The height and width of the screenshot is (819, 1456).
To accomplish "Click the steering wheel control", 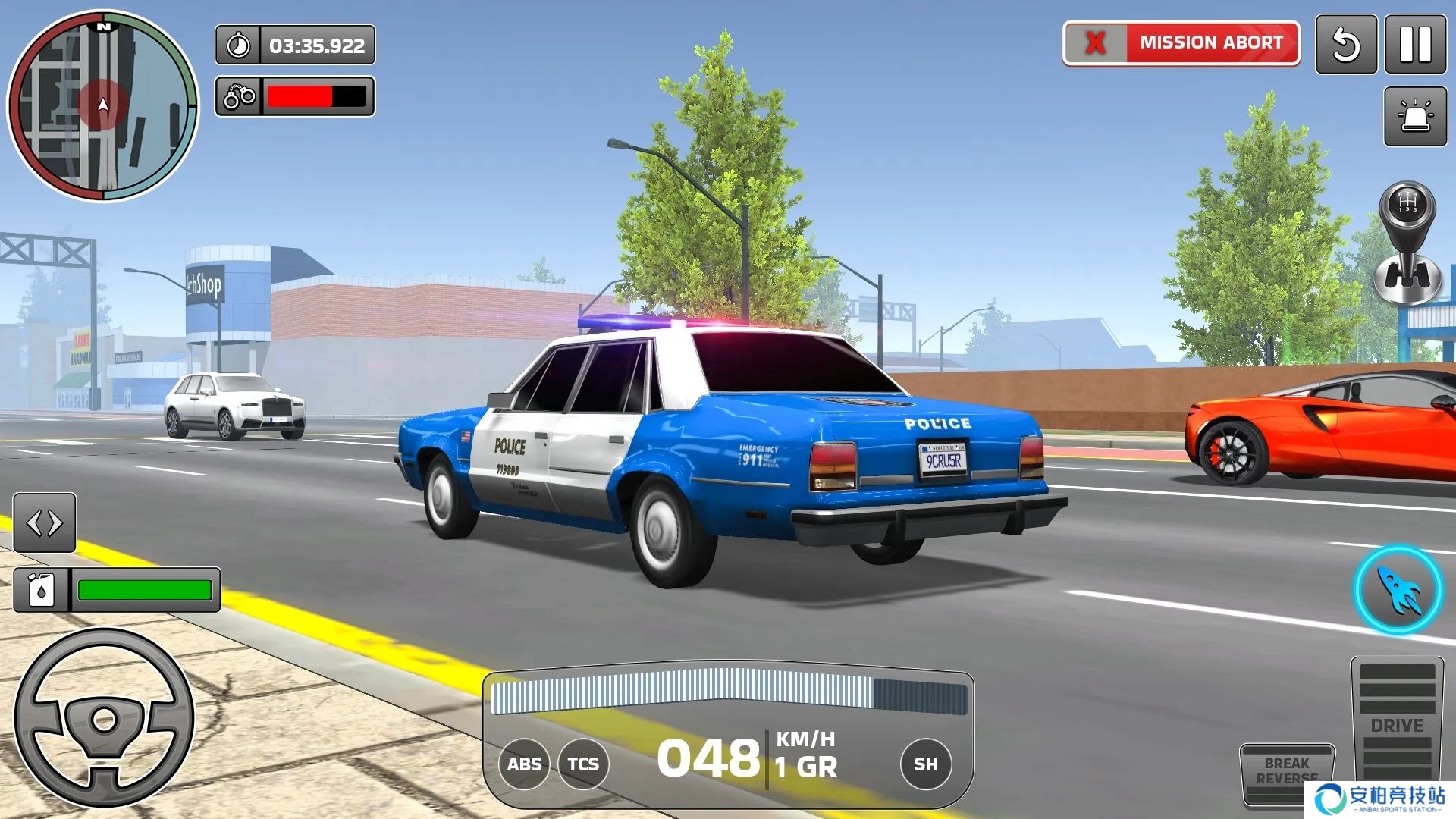I will tap(105, 718).
